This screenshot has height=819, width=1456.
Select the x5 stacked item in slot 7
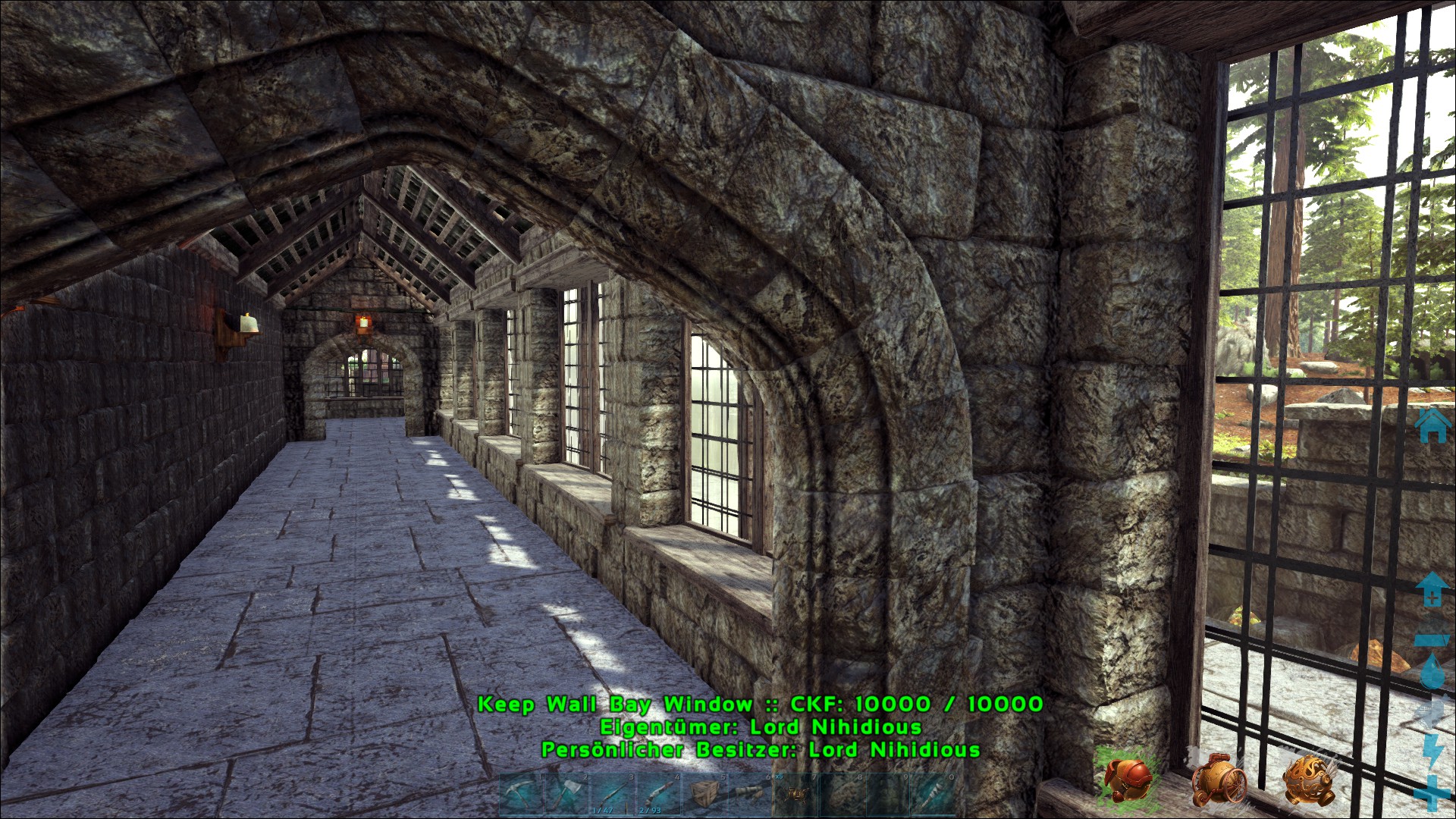pyautogui.click(x=795, y=795)
